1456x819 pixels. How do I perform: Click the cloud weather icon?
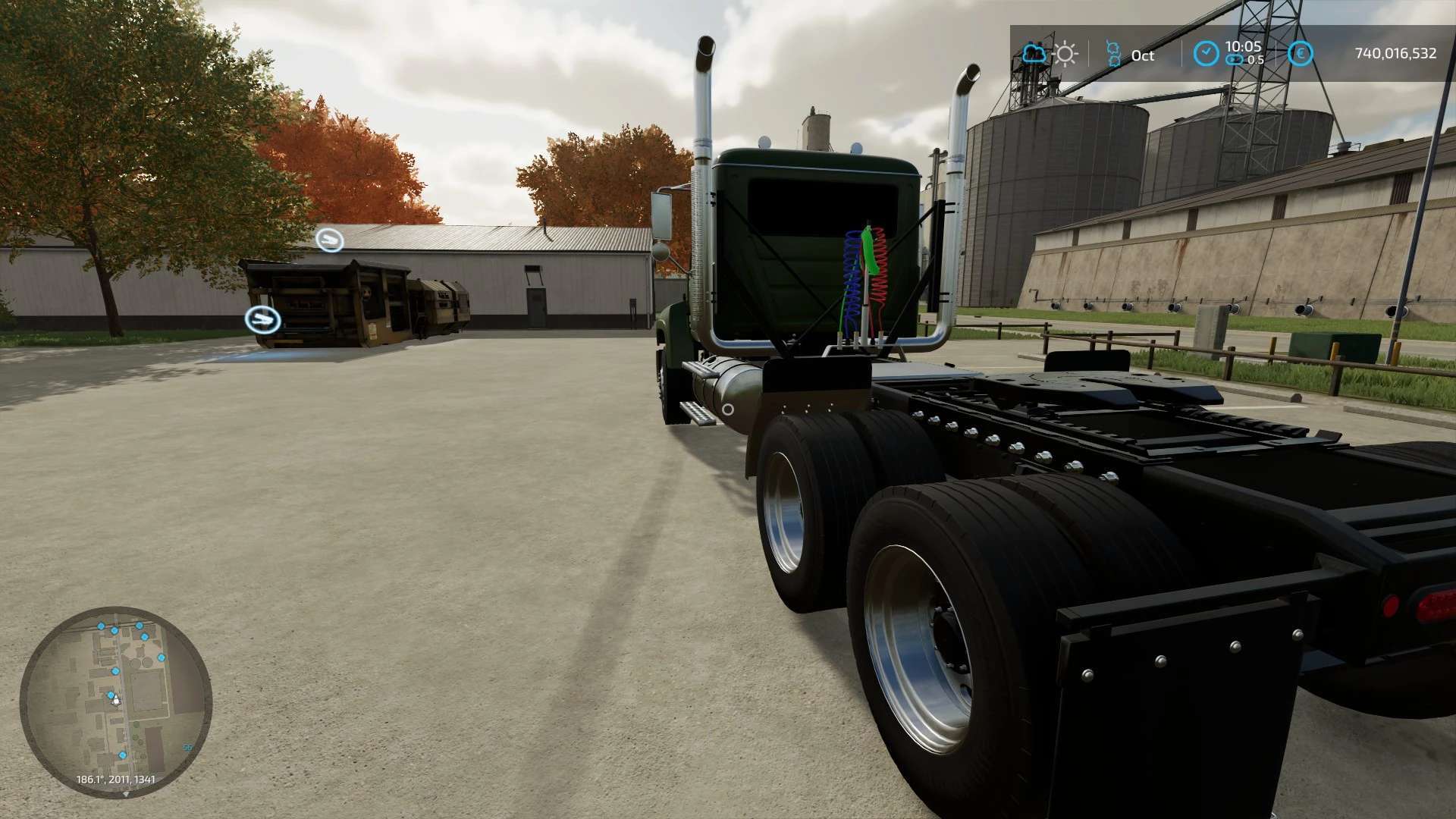point(1034,54)
